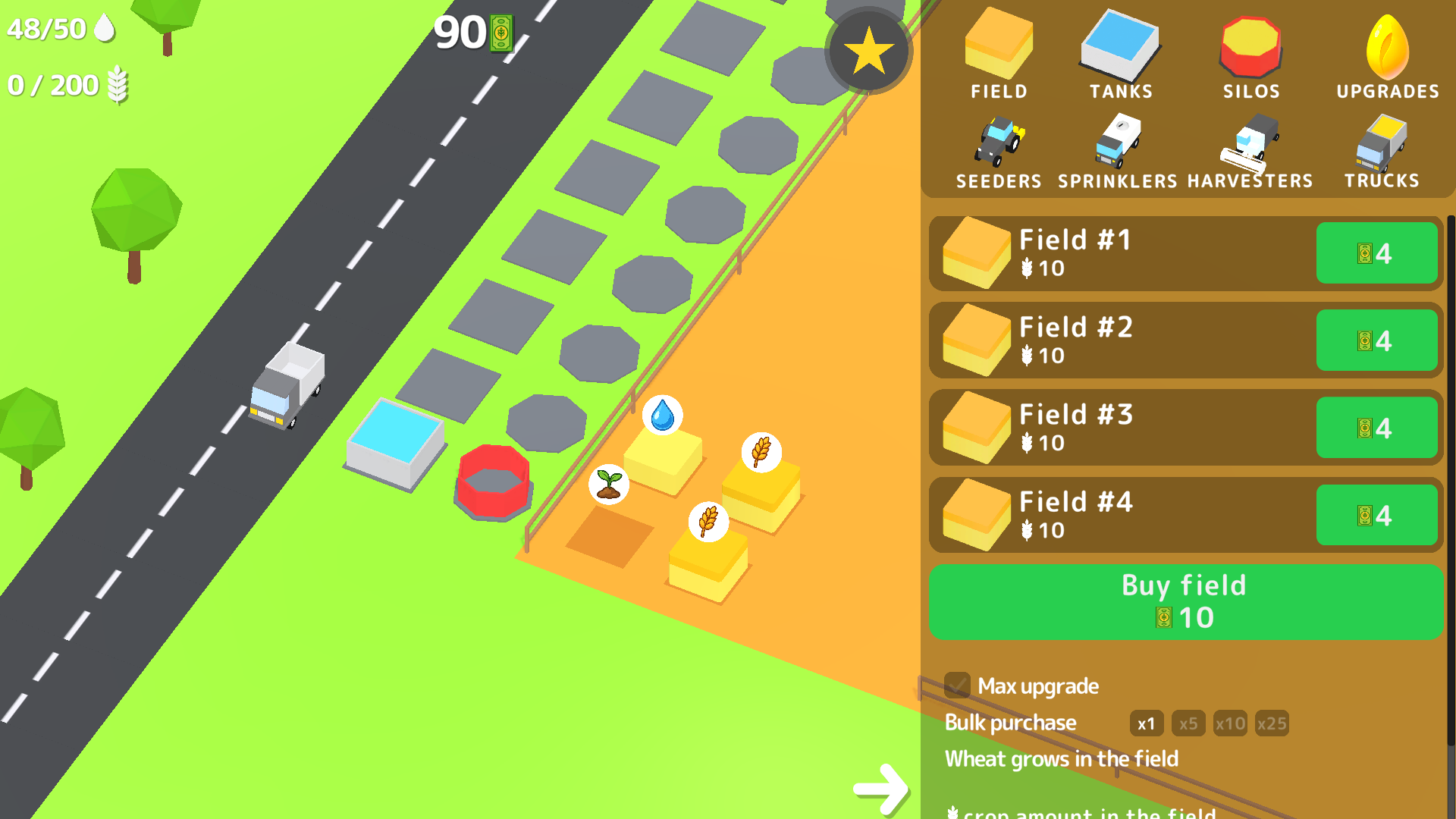Upgrade Field #1 for 4 money

tap(1376, 253)
